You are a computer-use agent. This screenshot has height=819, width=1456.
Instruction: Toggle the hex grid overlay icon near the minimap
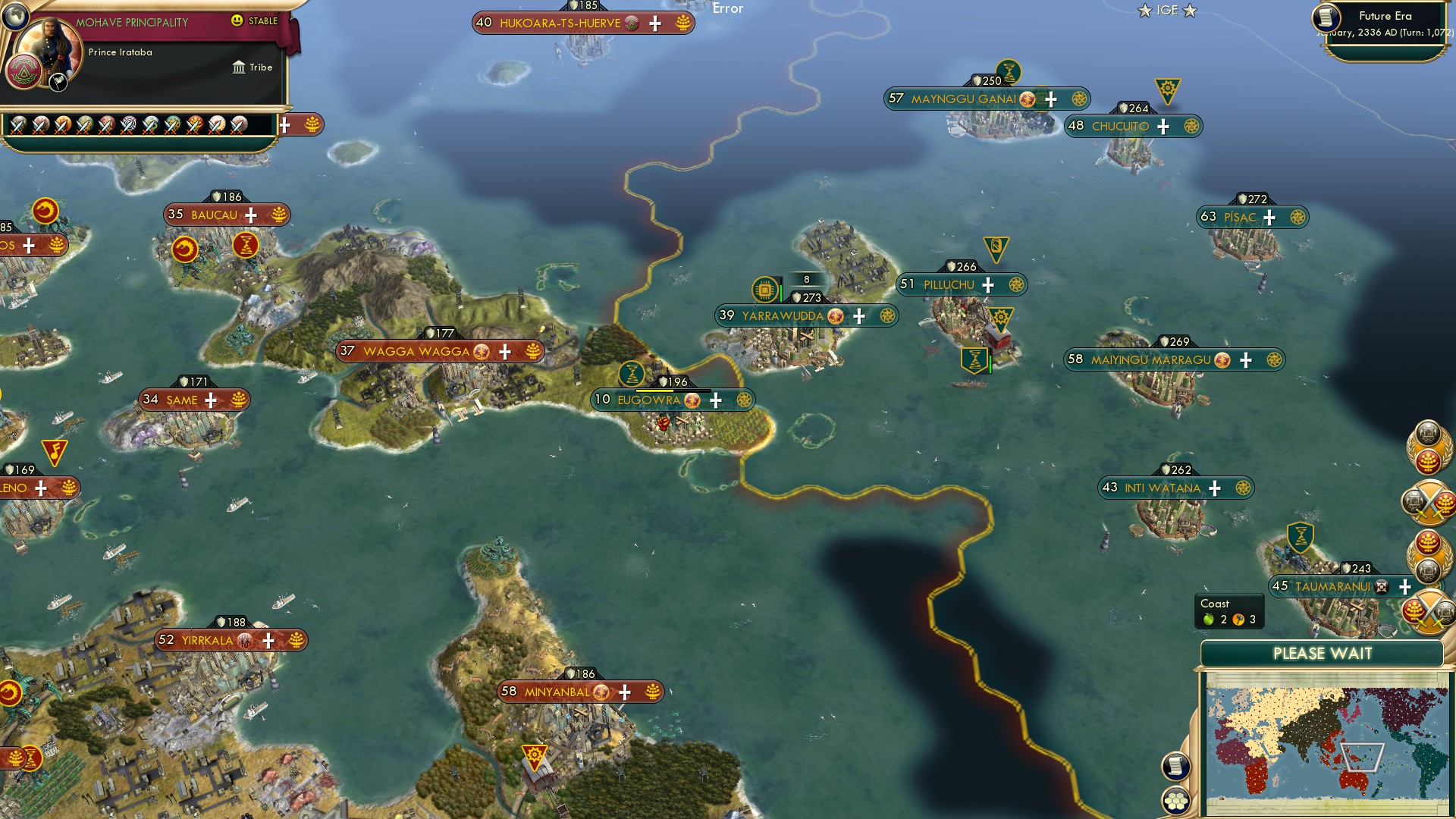point(1176,799)
